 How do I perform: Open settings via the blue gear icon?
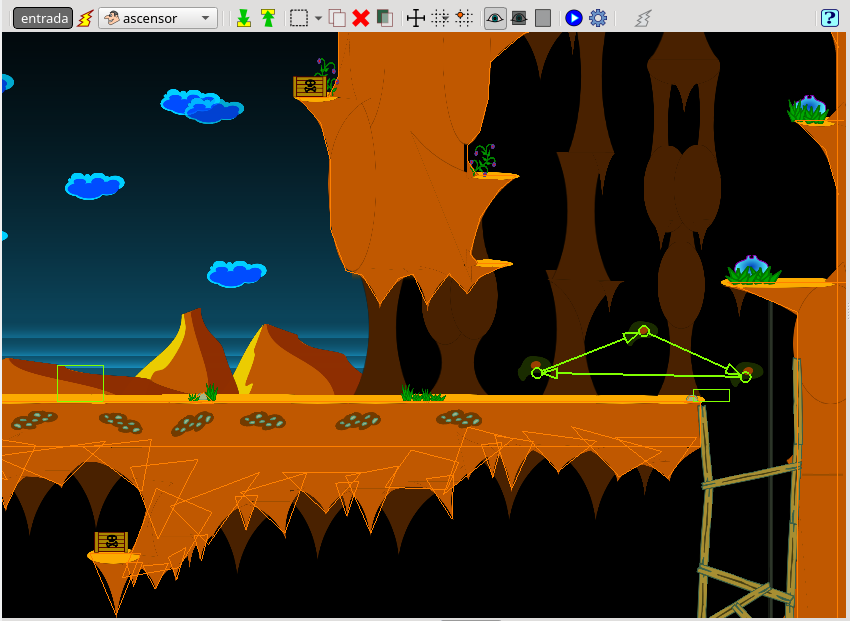598,18
